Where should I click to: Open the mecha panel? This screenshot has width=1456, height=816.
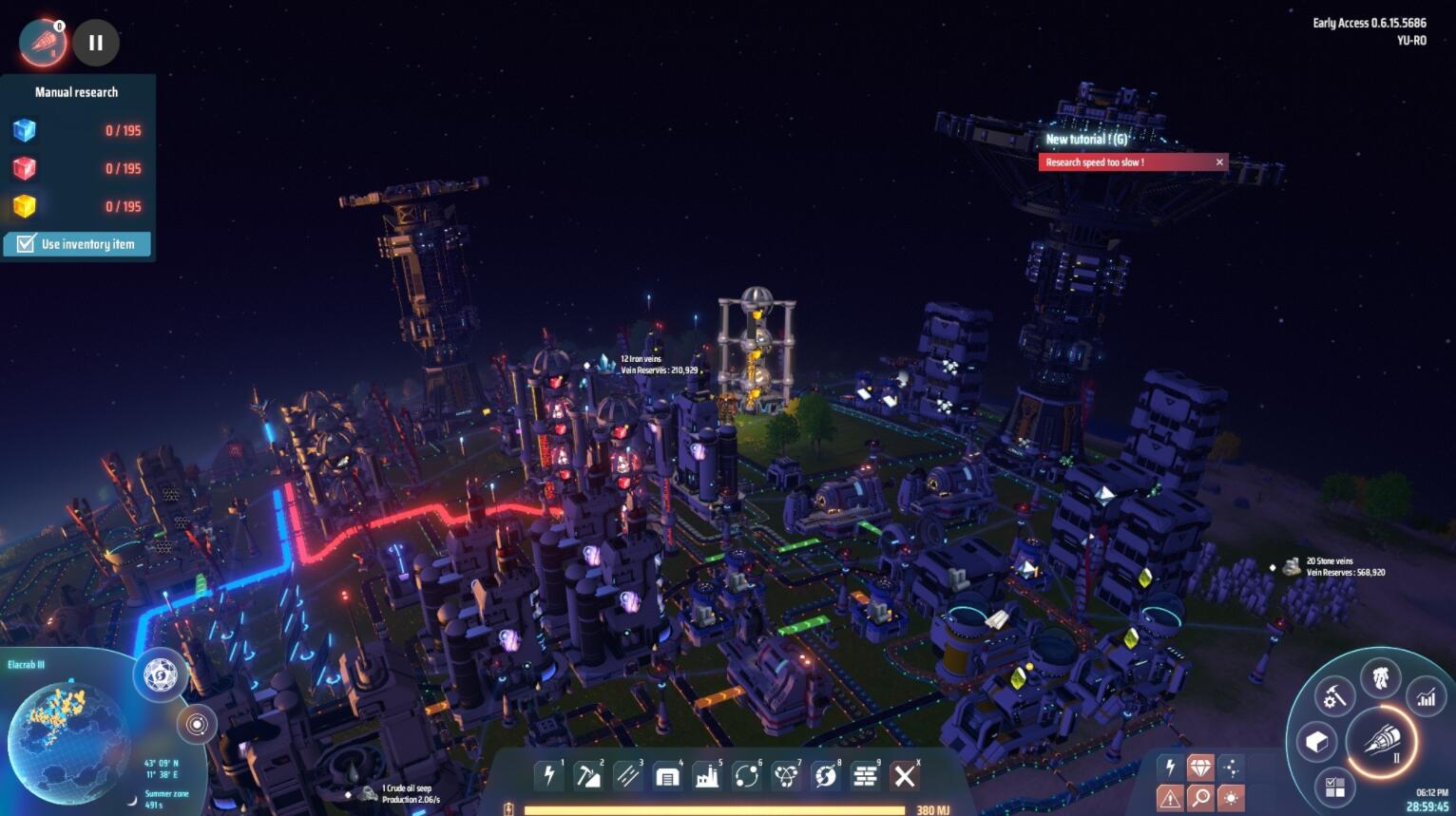point(1380,677)
